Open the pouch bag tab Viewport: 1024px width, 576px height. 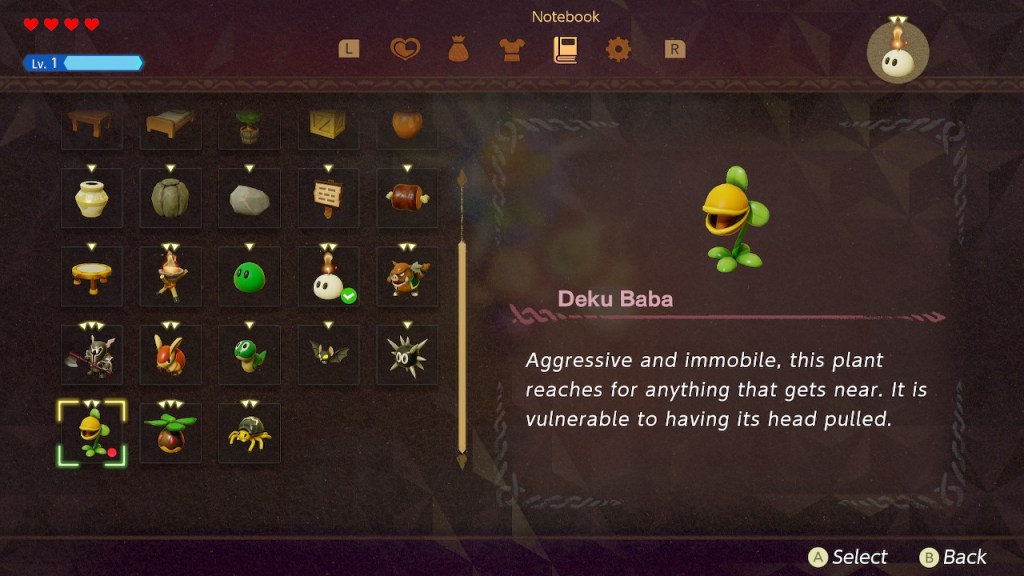point(459,49)
